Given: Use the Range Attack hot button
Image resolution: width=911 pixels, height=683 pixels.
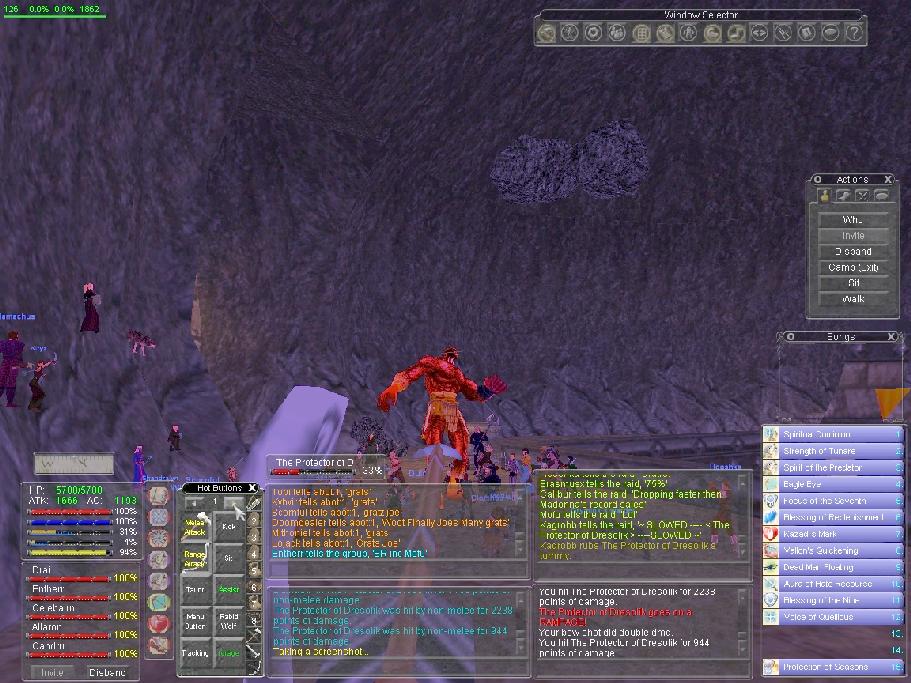Looking at the screenshot, I should click(x=196, y=559).
